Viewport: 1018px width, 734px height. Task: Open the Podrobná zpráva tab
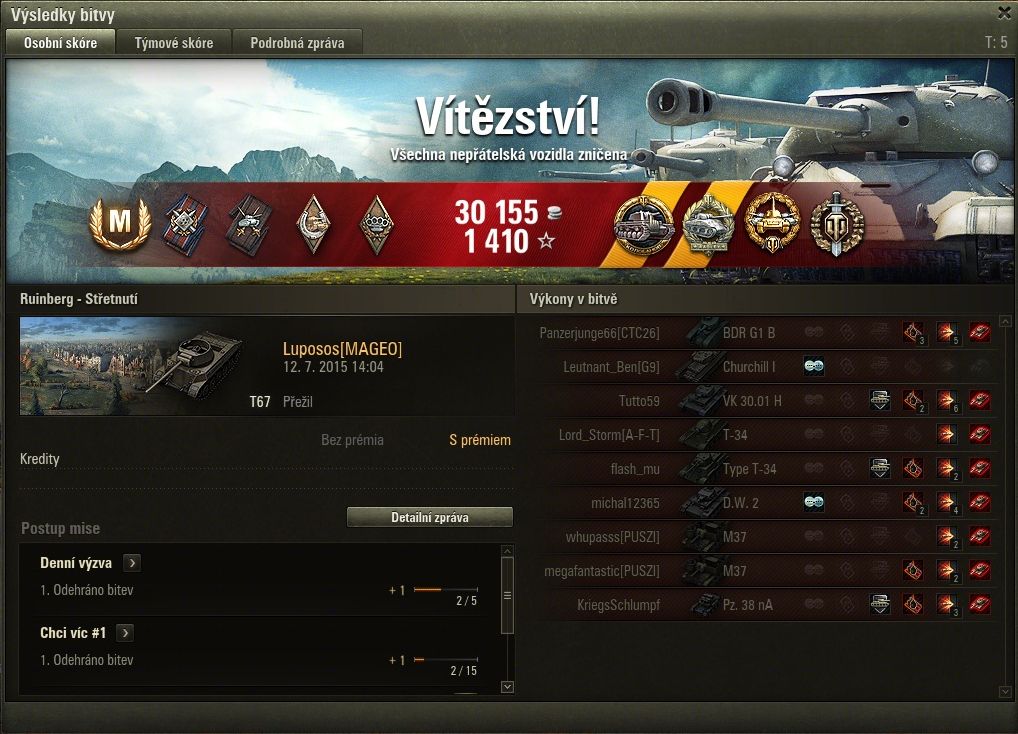(x=297, y=43)
